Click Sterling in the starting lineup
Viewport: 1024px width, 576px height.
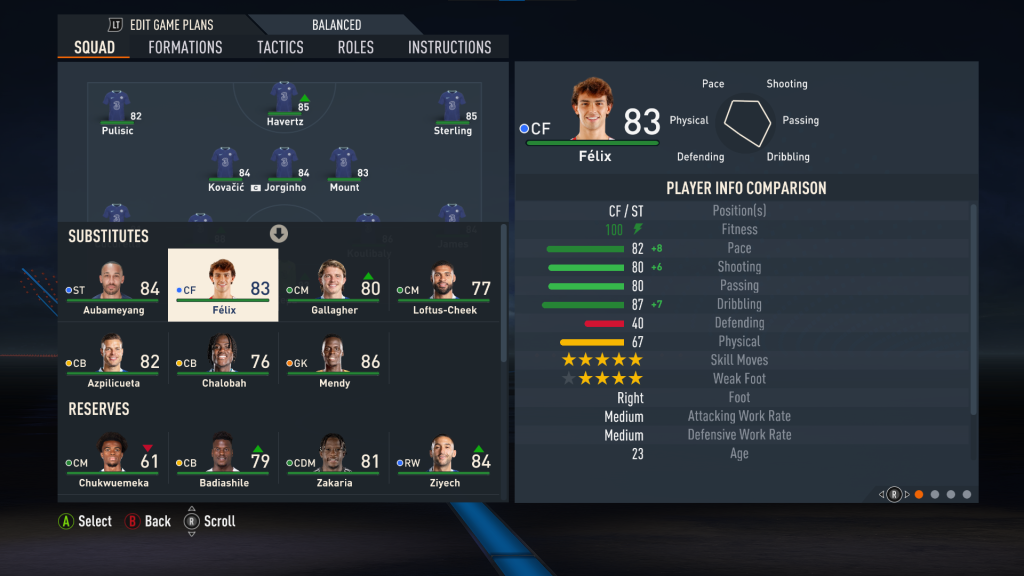click(452, 112)
